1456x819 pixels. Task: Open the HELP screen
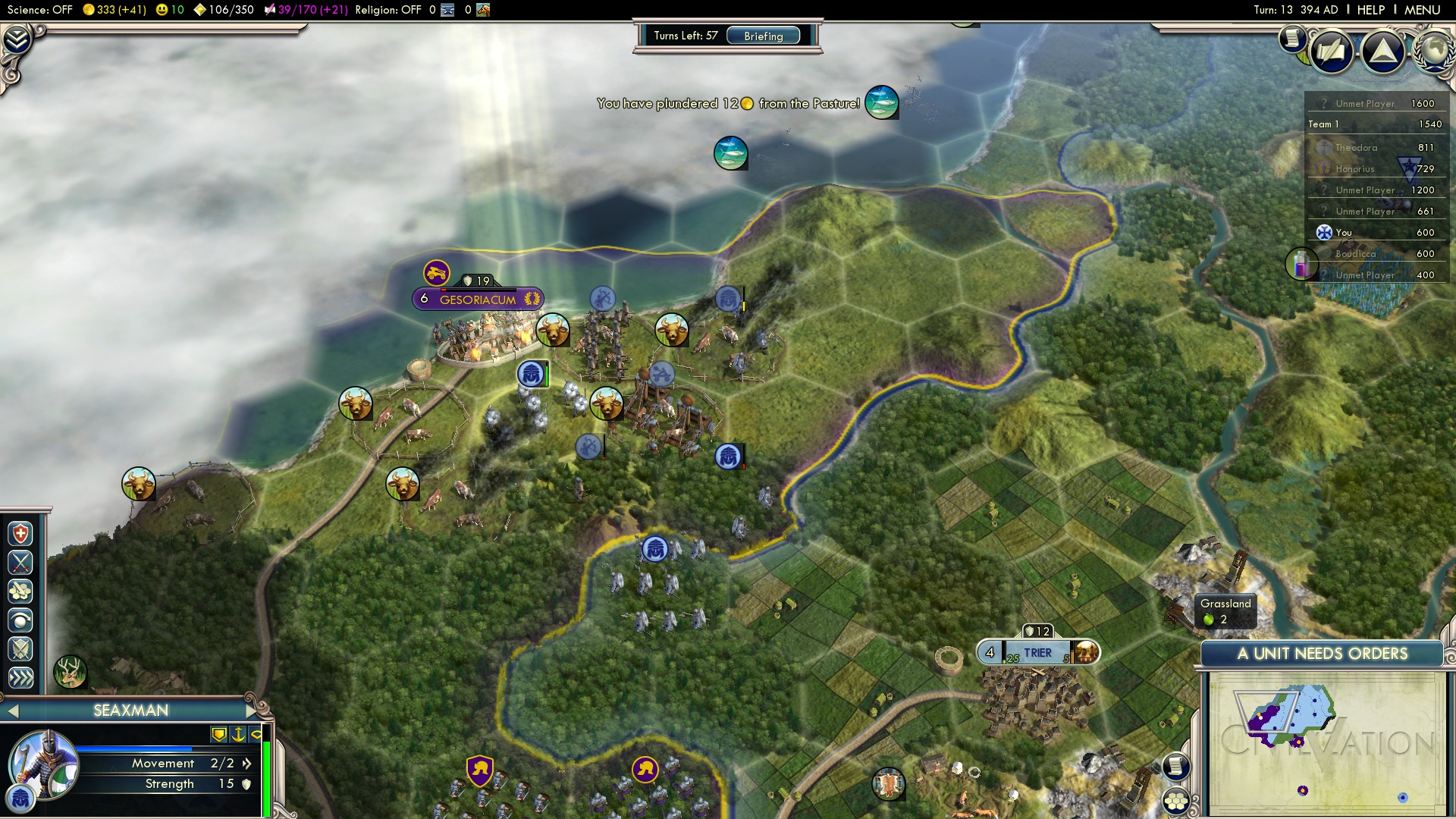coord(1370,10)
